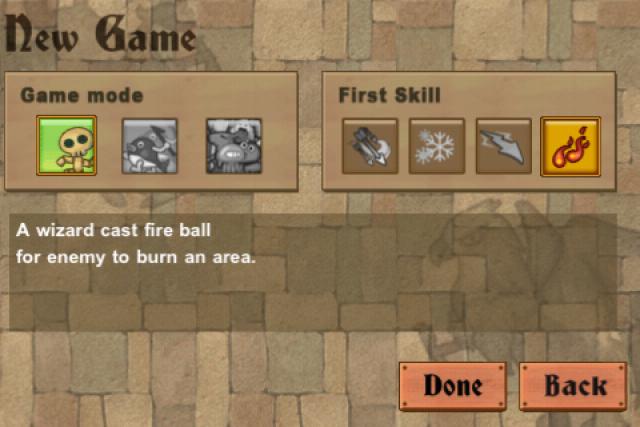Choose the grayed wolf game mode

[150, 146]
